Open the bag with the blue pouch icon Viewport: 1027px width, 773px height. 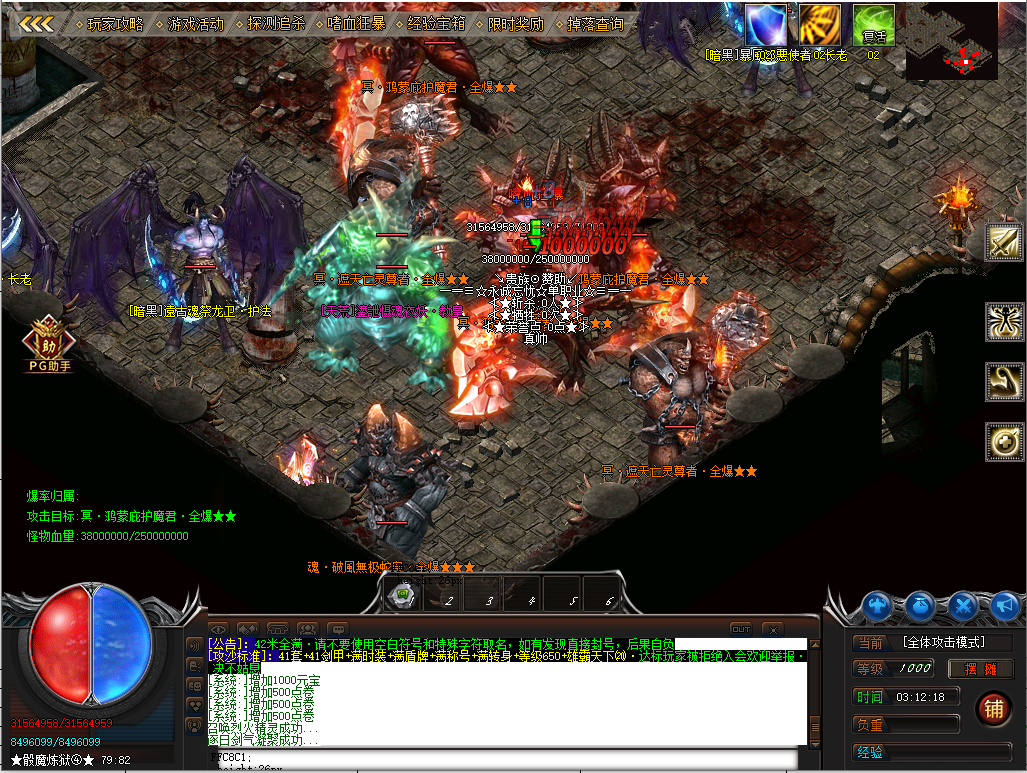[921, 605]
